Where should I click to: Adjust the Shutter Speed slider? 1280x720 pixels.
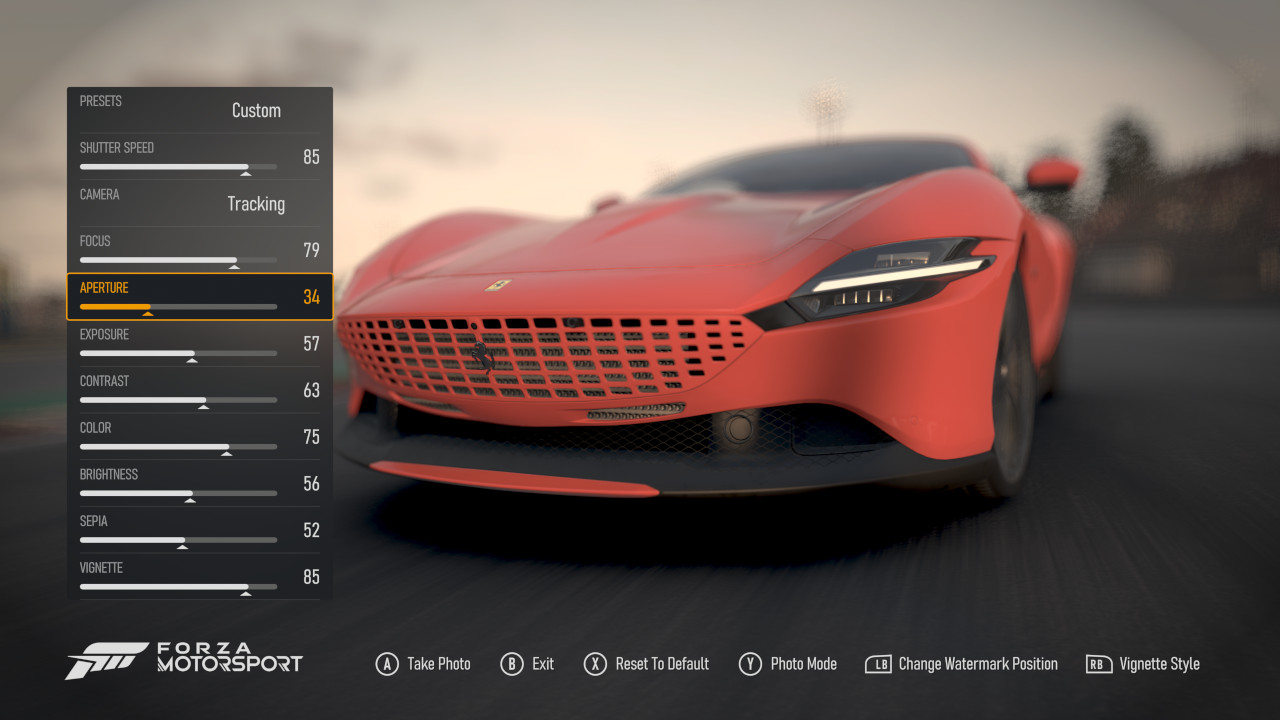pos(178,167)
